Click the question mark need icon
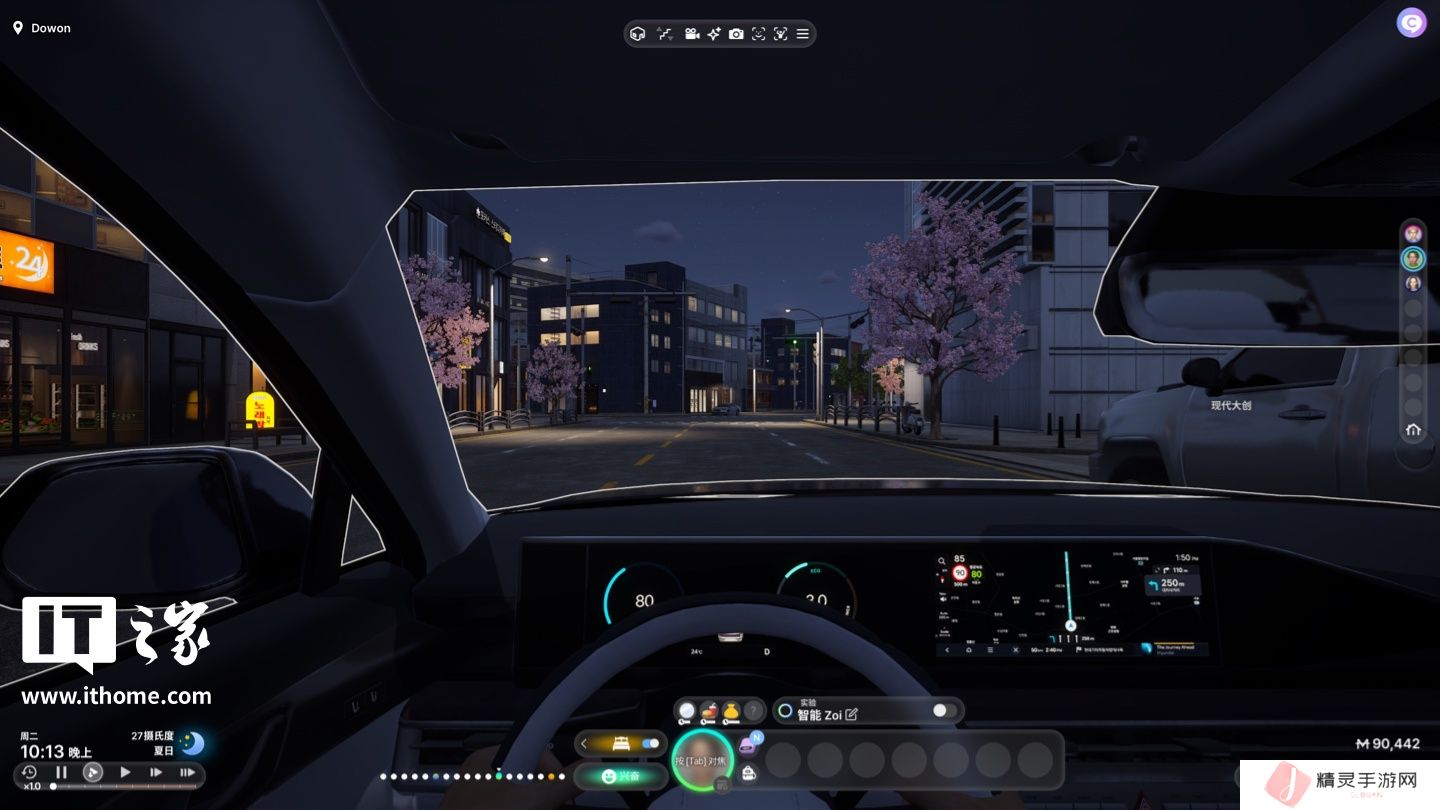Viewport: 1440px width, 810px height. [x=754, y=711]
